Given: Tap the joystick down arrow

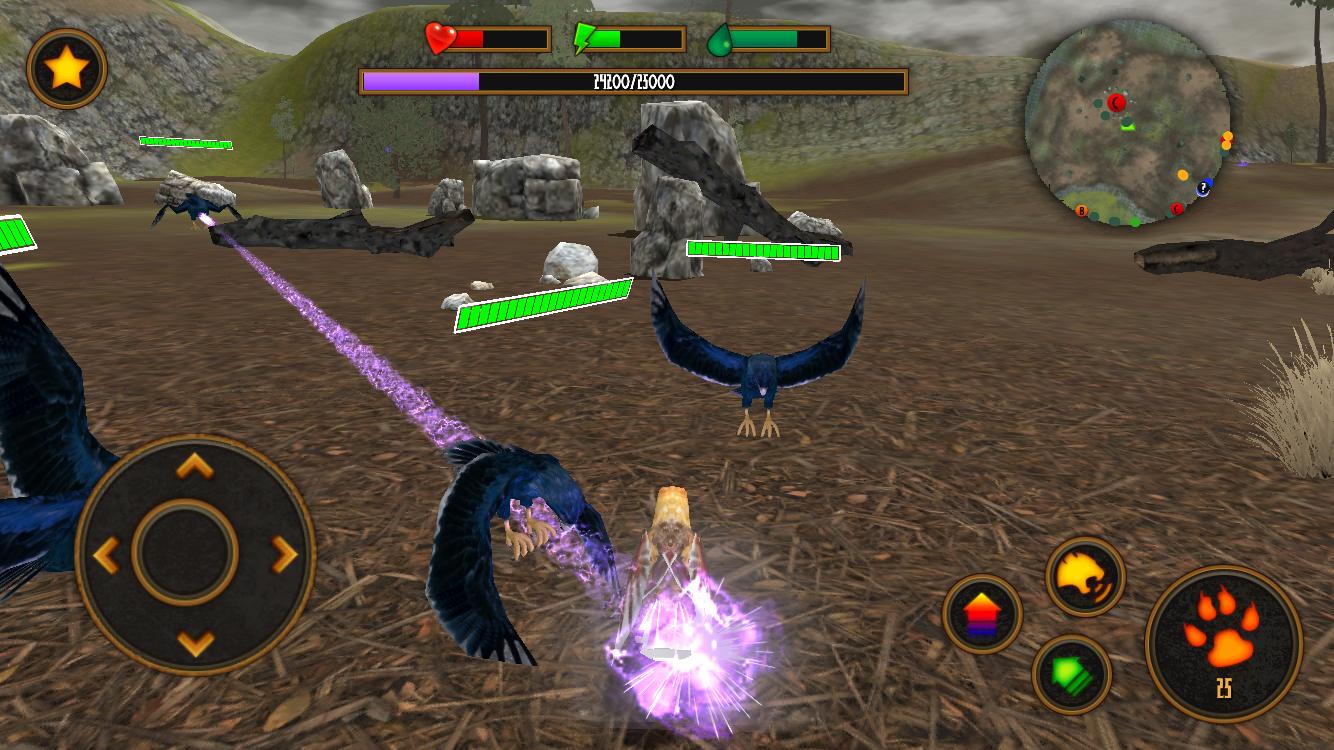Looking at the screenshot, I should (195, 641).
